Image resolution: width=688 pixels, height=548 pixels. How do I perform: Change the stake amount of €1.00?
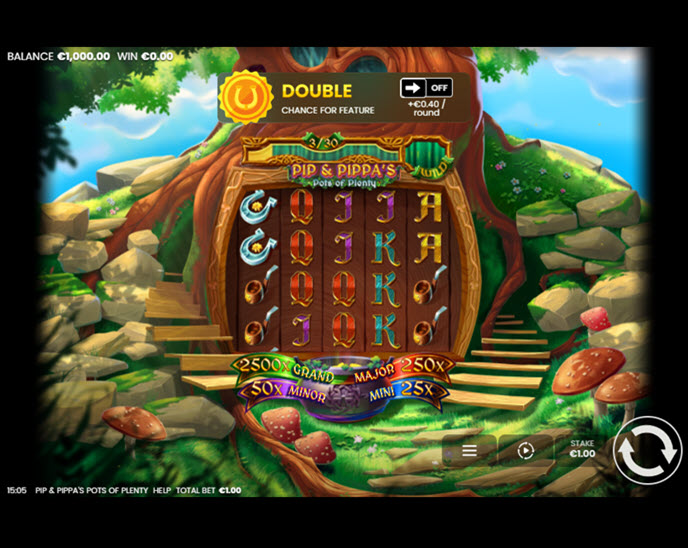click(x=582, y=449)
